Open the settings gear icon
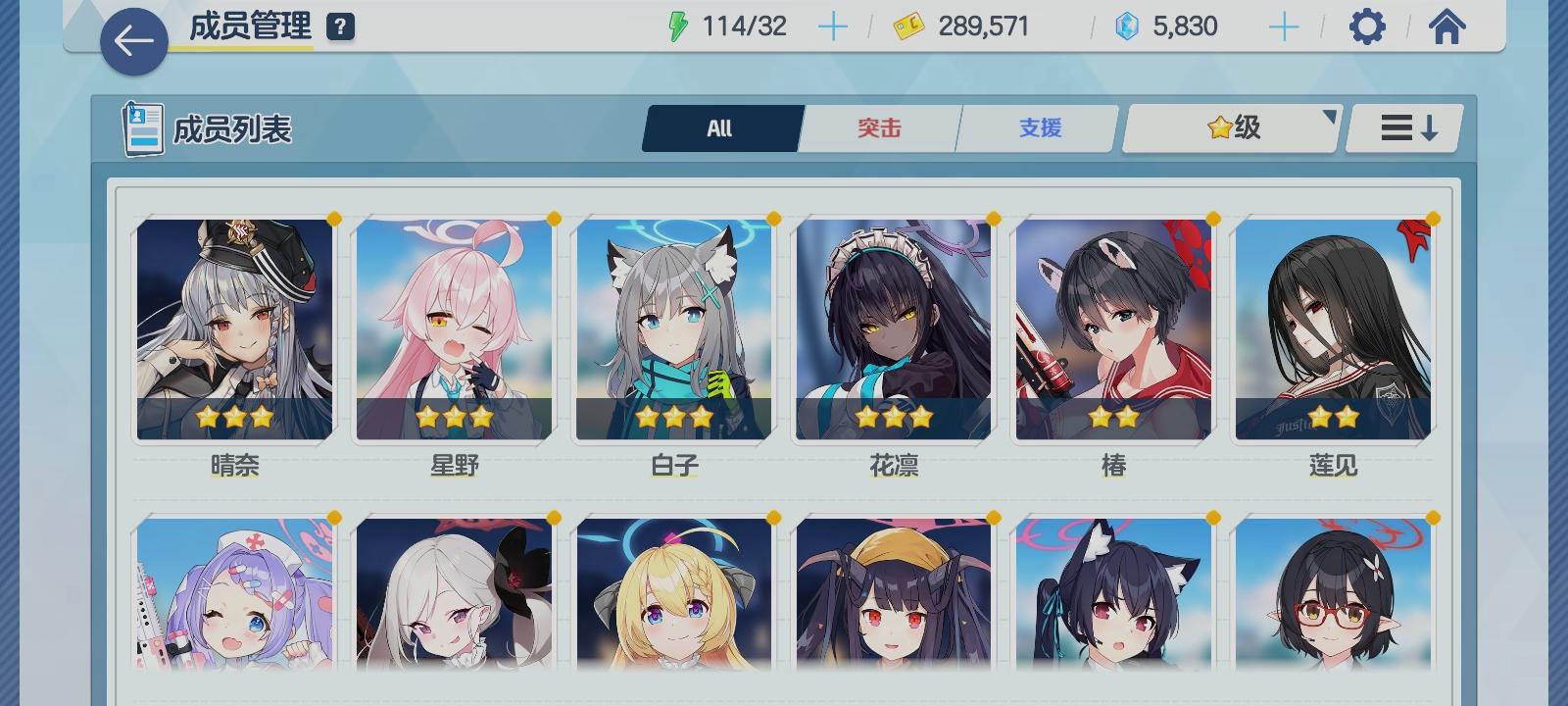Viewport: 1568px width, 706px height. tap(1364, 26)
